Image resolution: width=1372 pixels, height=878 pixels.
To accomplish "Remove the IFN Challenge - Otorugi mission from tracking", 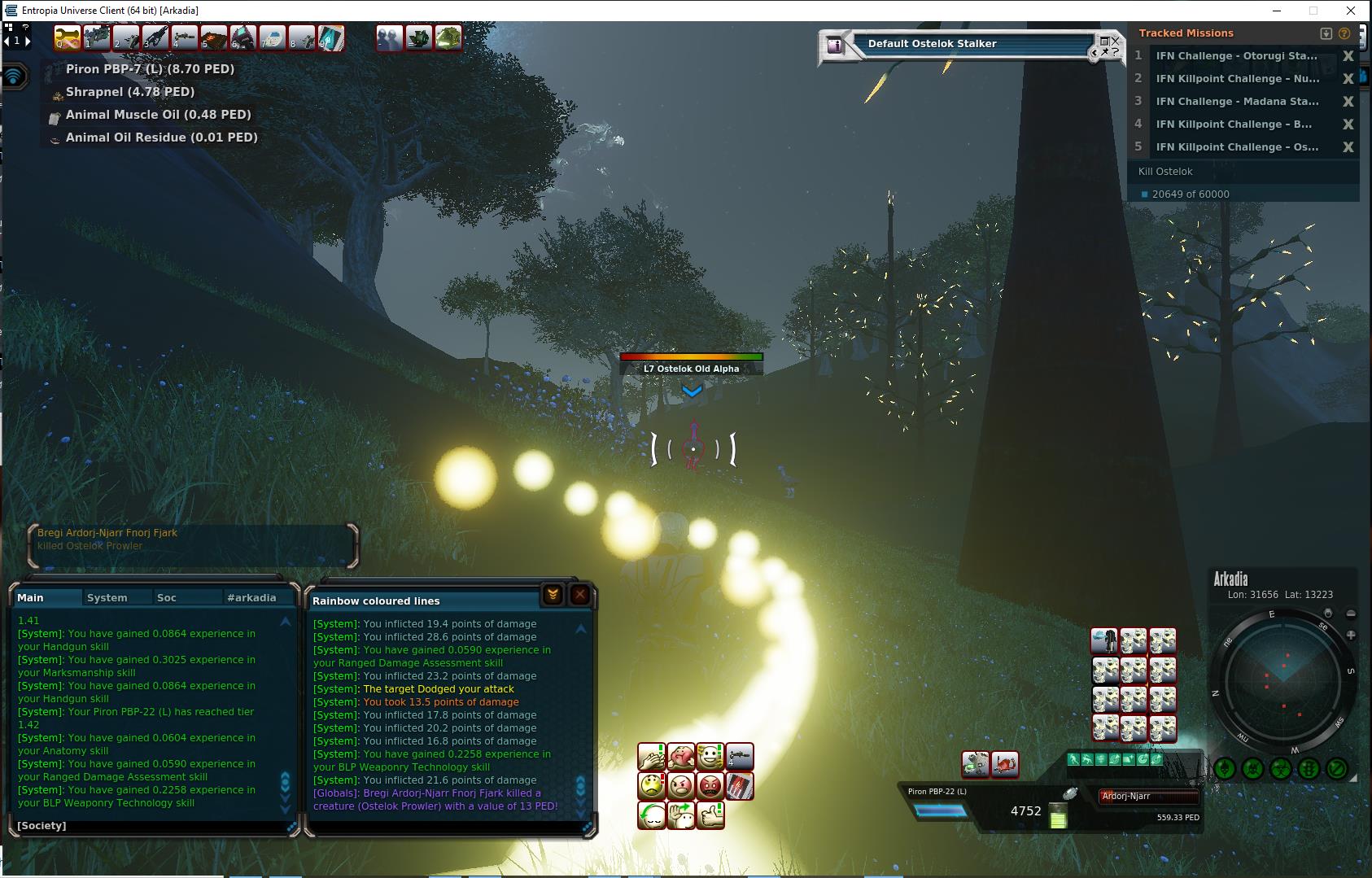I will coord(1348,56).
